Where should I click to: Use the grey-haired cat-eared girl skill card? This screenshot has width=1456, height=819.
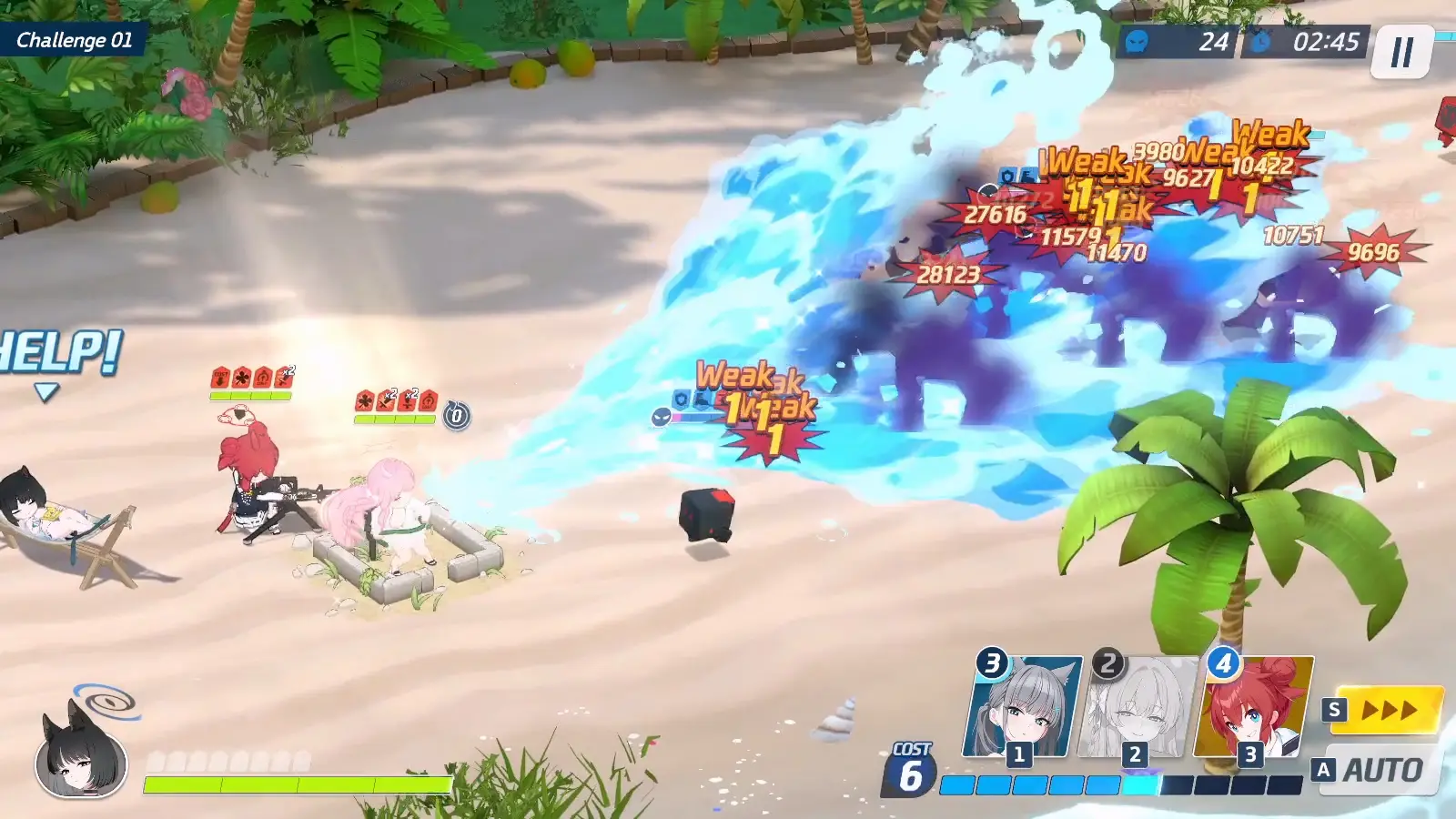click(x=1022, y=708)
